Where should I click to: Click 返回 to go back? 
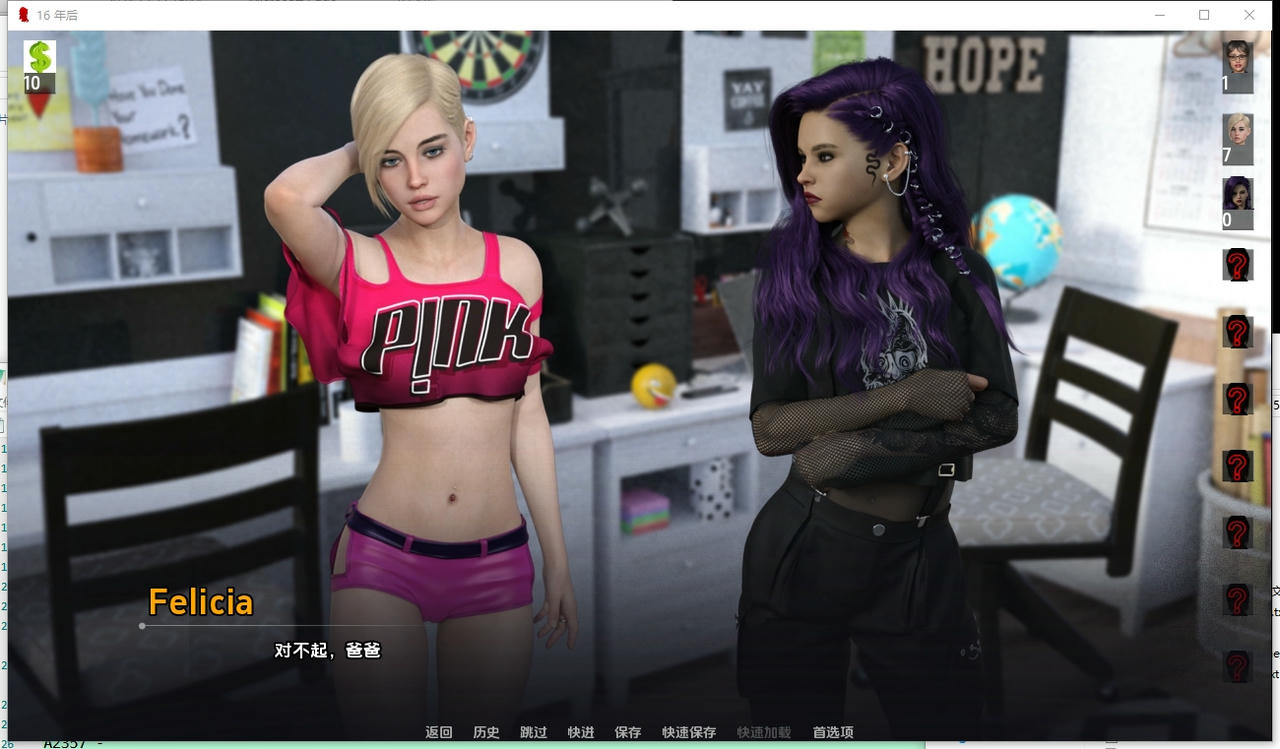[439, 732]
